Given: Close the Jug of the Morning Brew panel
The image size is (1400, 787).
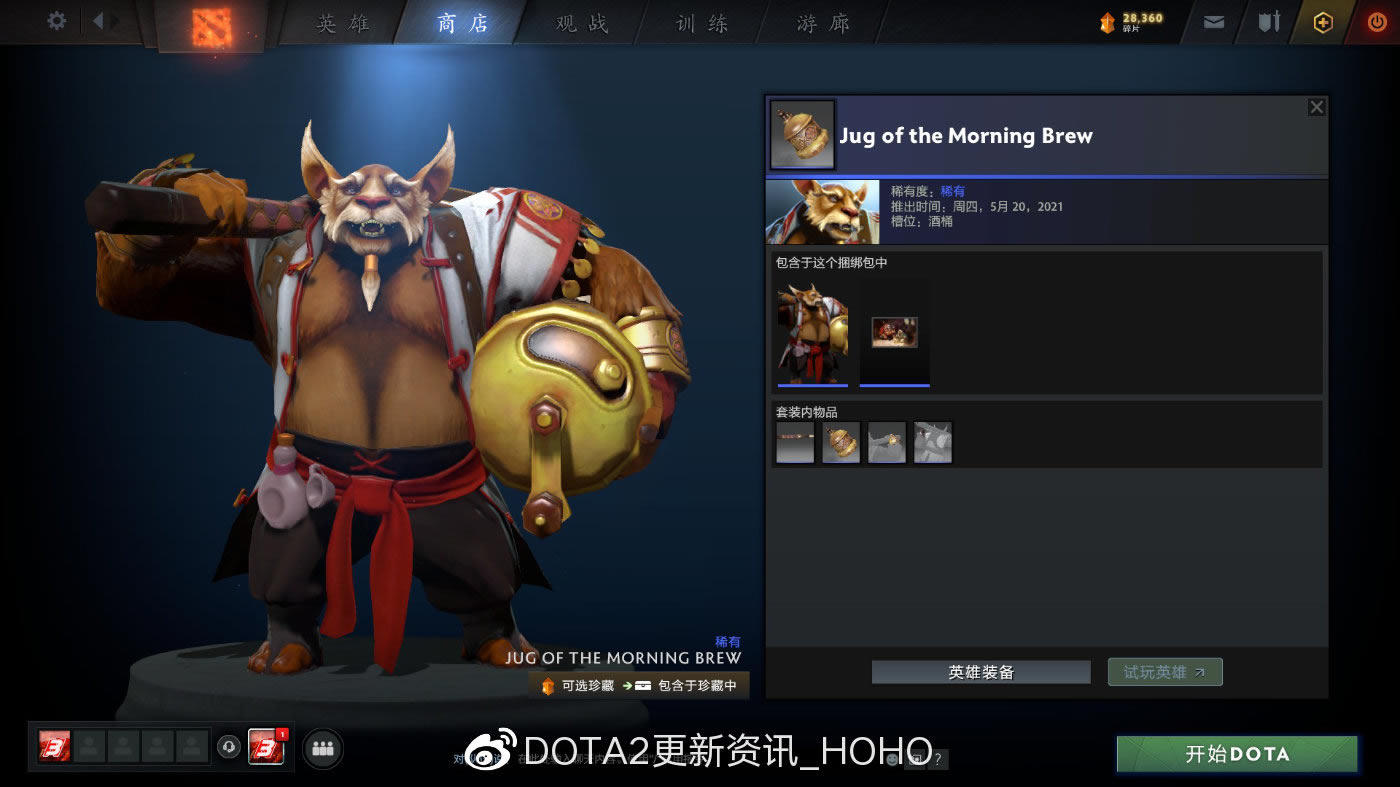Looking at the screenshot, I should [x=1316, y=107].
